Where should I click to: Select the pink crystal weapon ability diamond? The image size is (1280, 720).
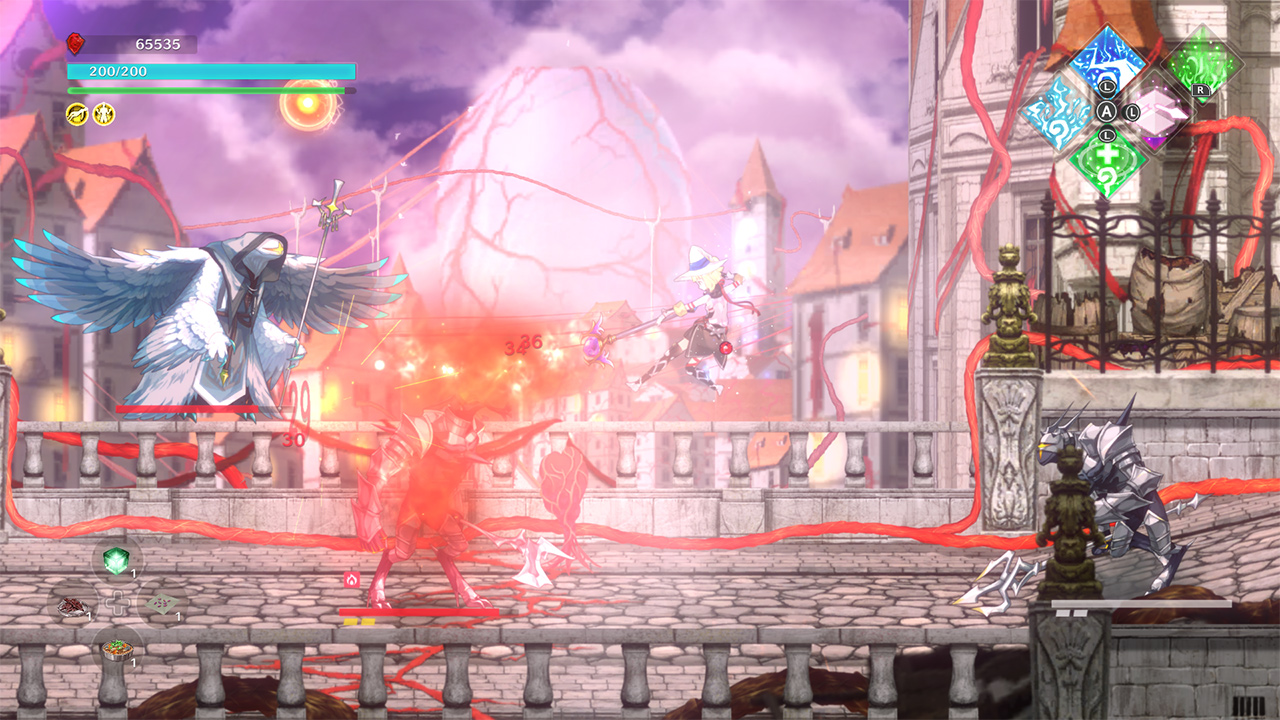pyautogui.click(x=1157, y=115)
